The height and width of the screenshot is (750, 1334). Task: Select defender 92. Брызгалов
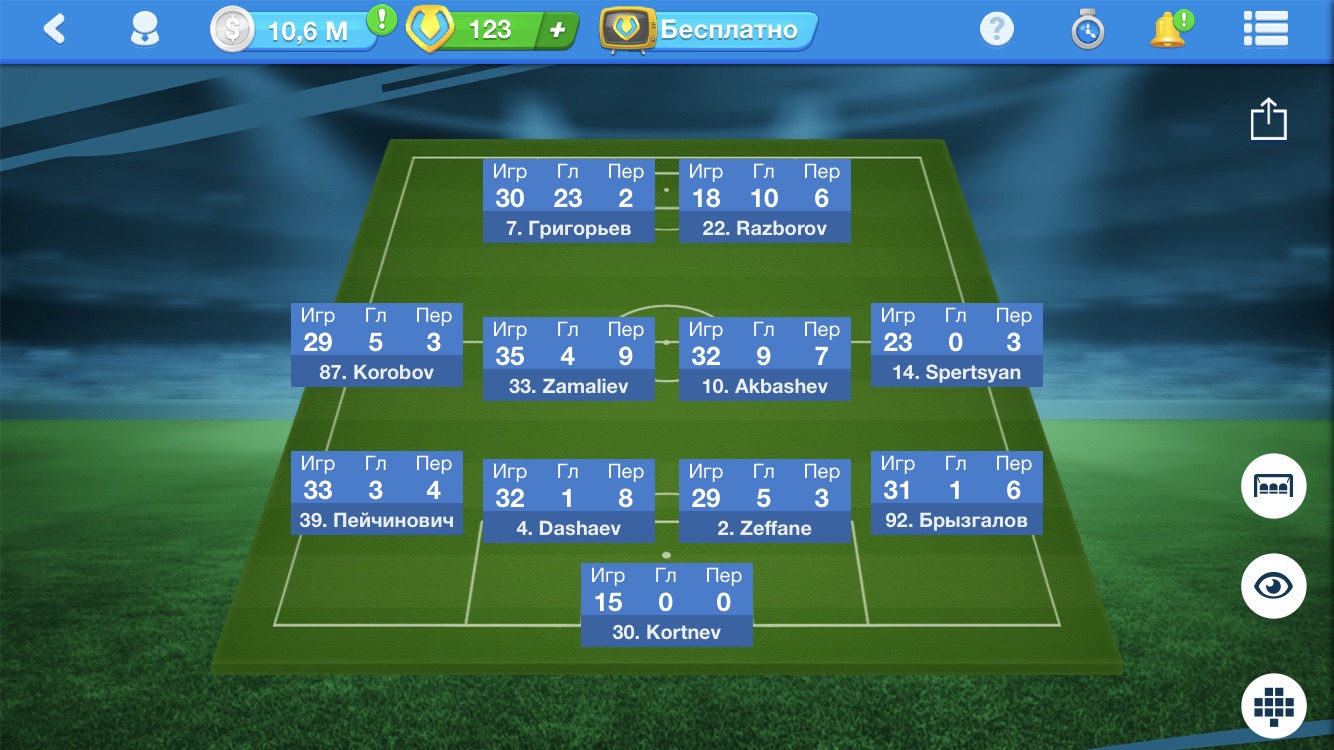pyautogui.click(x=956, y=492)
